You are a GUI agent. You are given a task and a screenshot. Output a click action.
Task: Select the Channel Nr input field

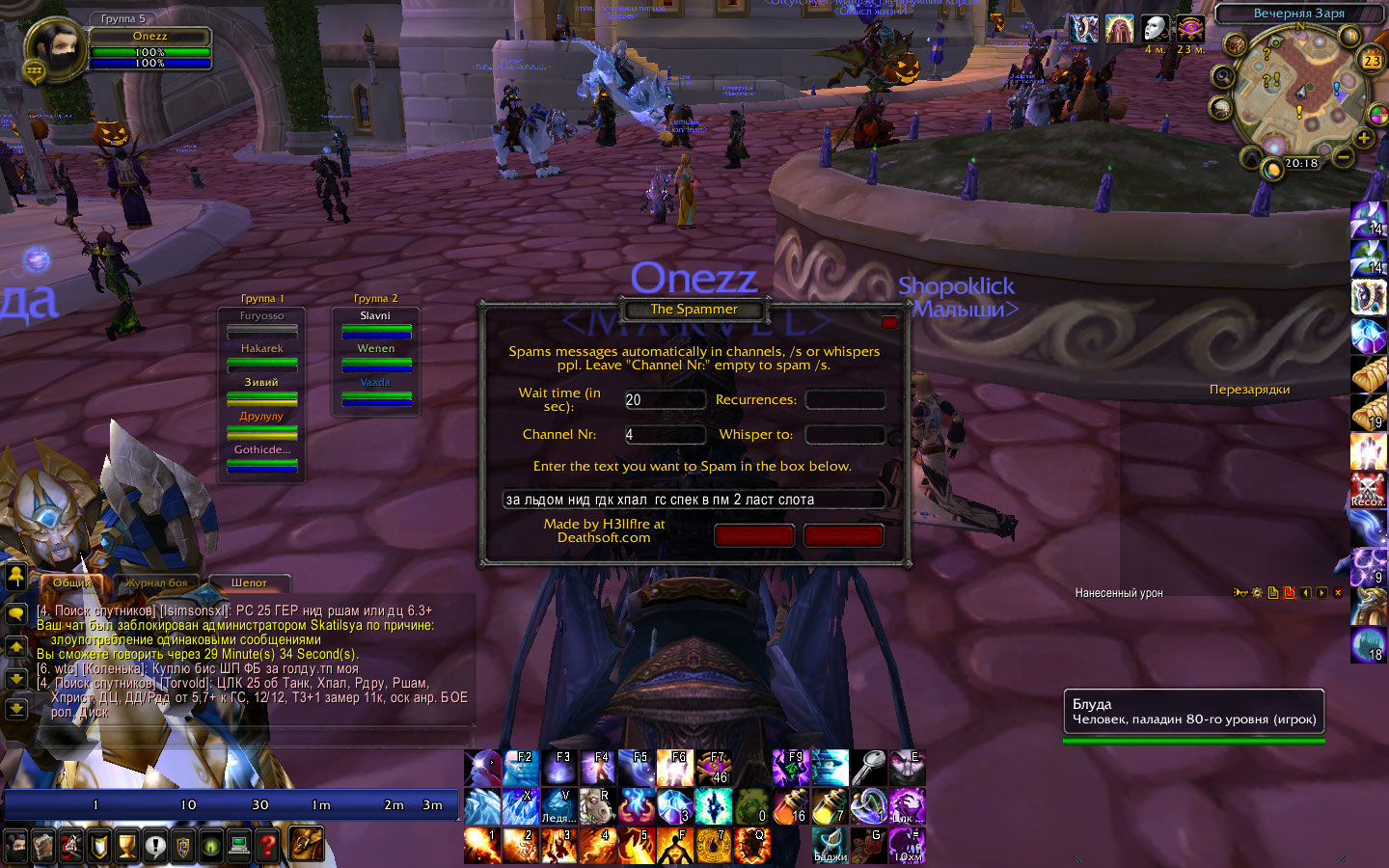click(665, 435)
